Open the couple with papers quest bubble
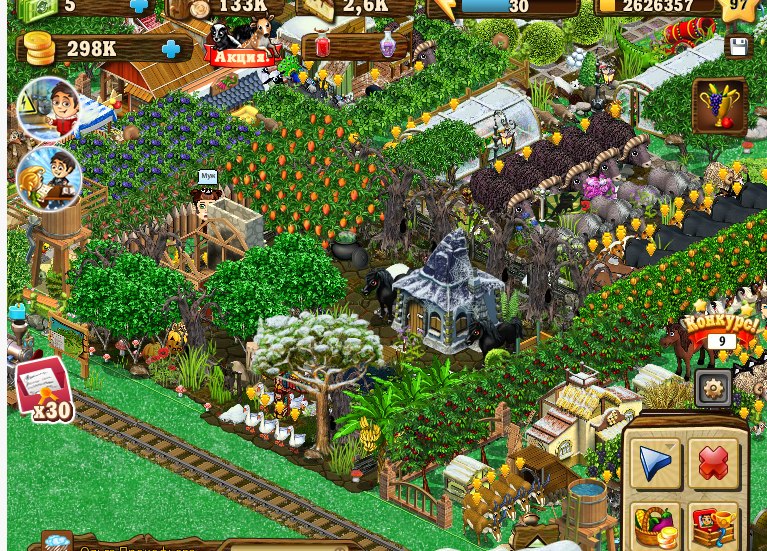The height and width of the screenshot is (551, 767). point(49,178)
